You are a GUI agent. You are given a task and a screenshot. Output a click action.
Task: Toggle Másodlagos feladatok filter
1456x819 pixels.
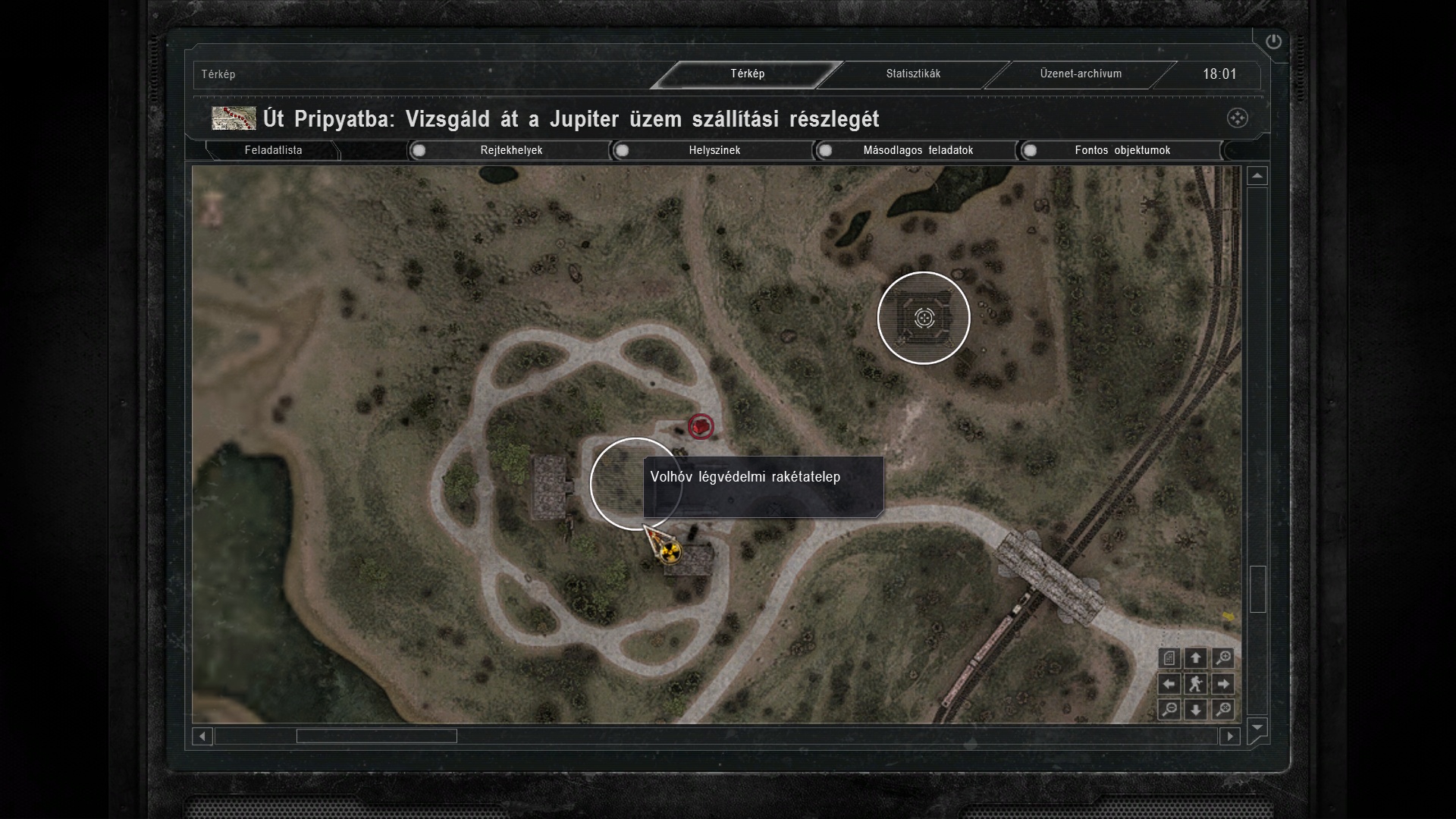click(x=826, y=150)
